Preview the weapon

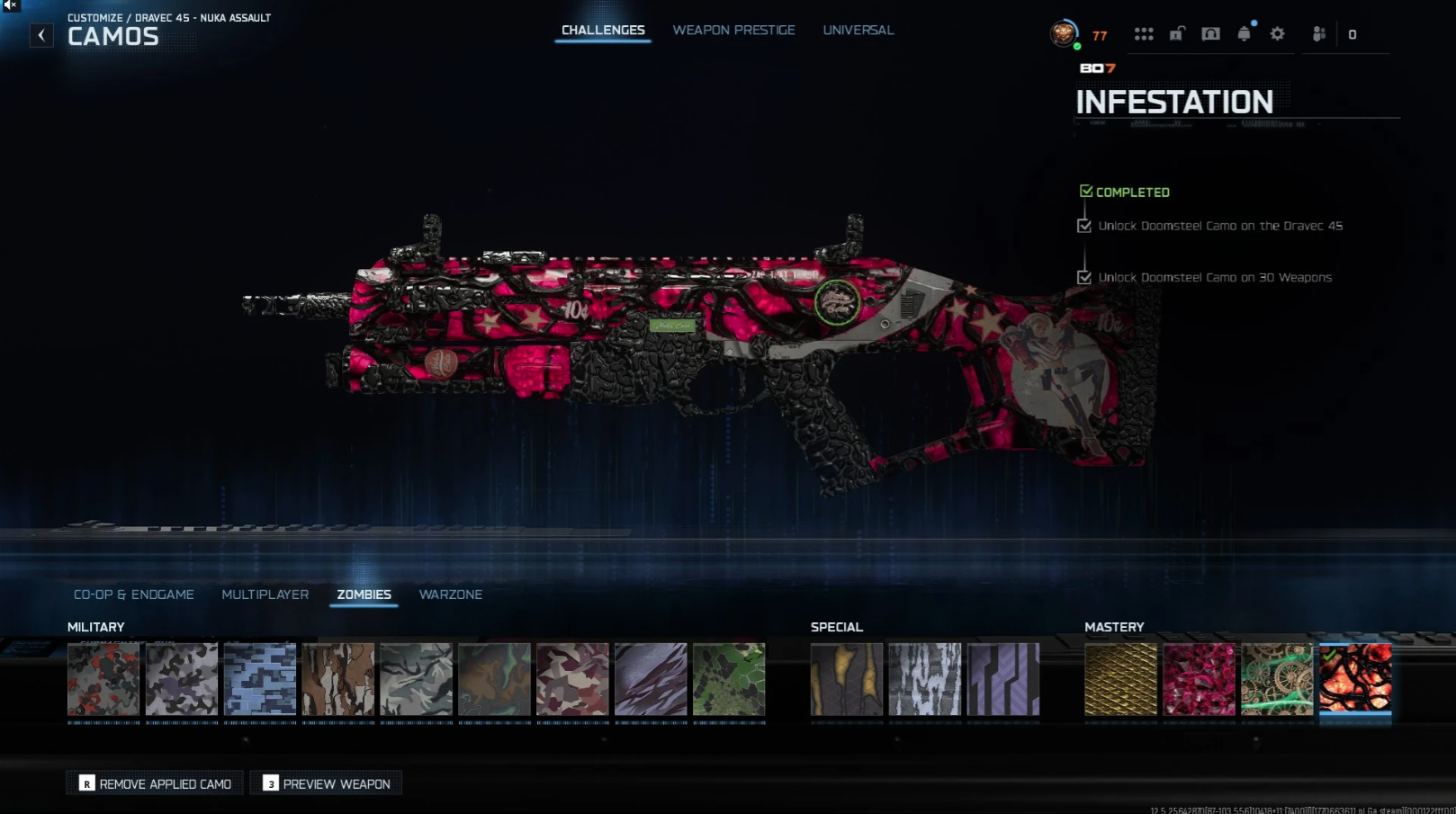pos(327,783)
